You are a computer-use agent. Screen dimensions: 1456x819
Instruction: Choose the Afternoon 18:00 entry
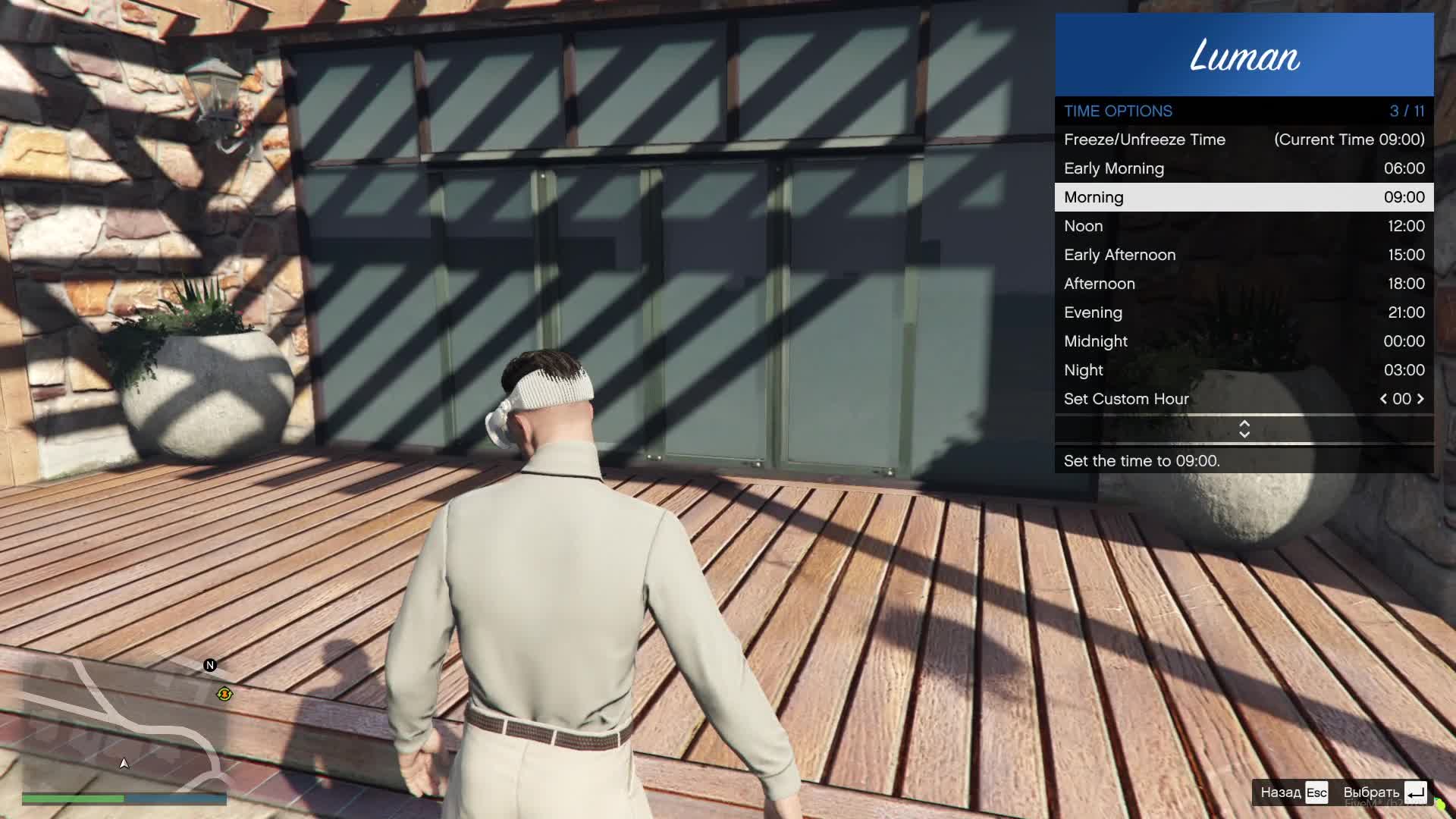[x=1244, y=284]
